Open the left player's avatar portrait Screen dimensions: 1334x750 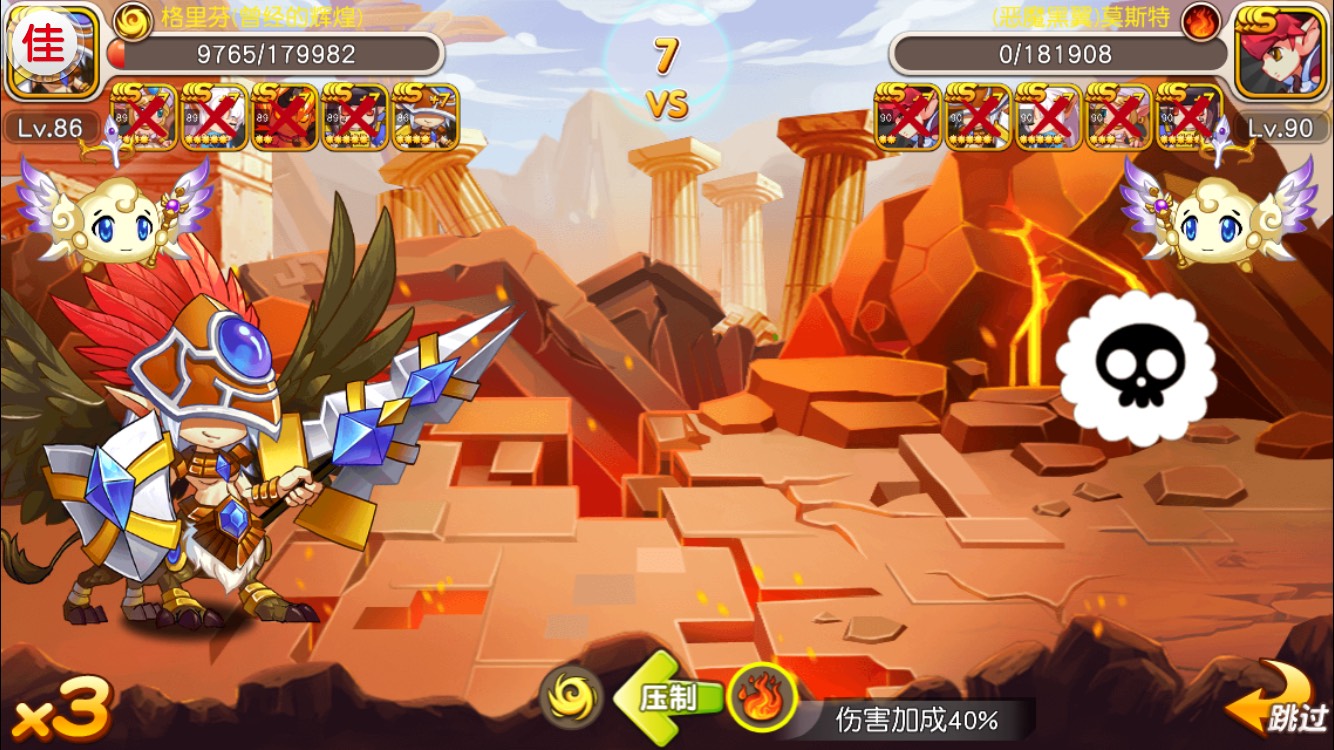pyautogui.click(x=52, y=50)
